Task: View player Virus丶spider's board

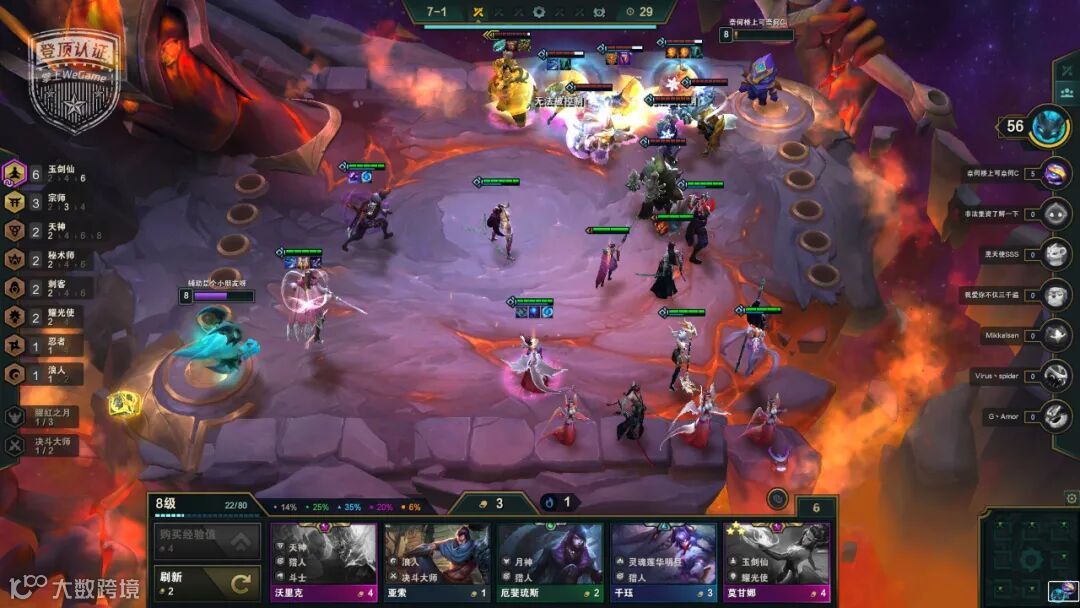Action: pyautogui.click(x=1054, y=376)
